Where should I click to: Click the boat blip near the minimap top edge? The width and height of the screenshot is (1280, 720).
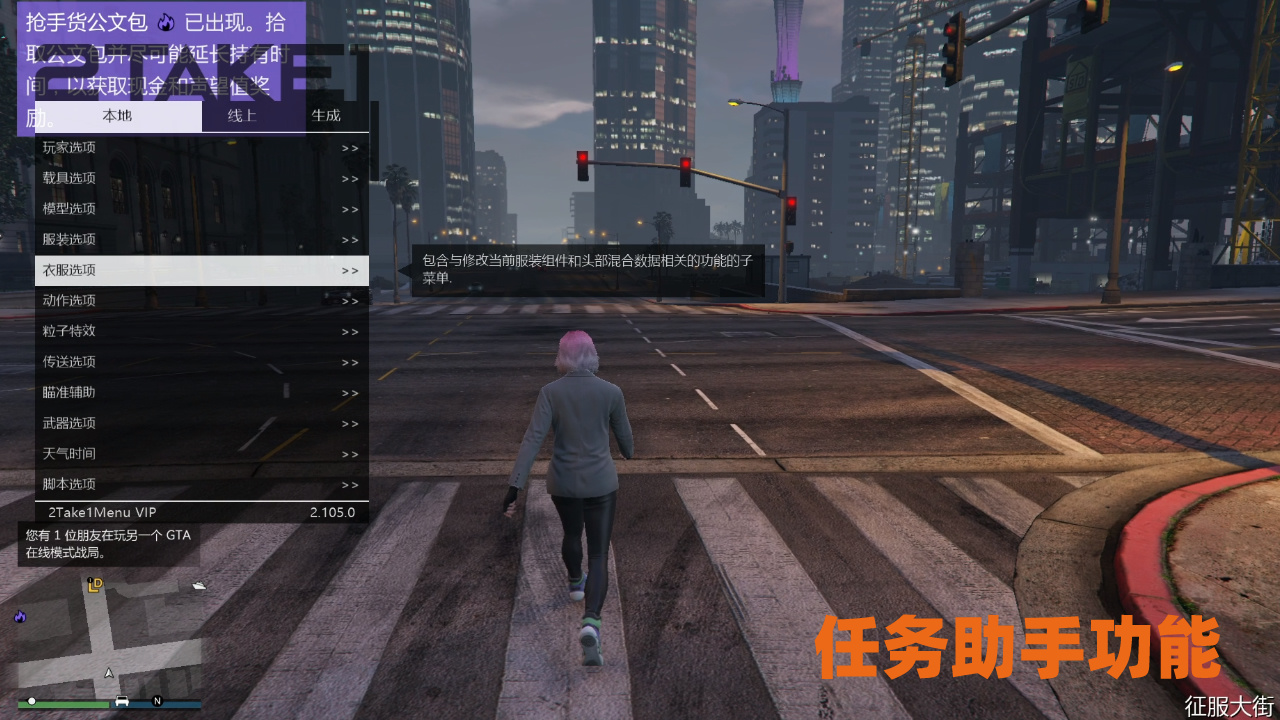197,583
